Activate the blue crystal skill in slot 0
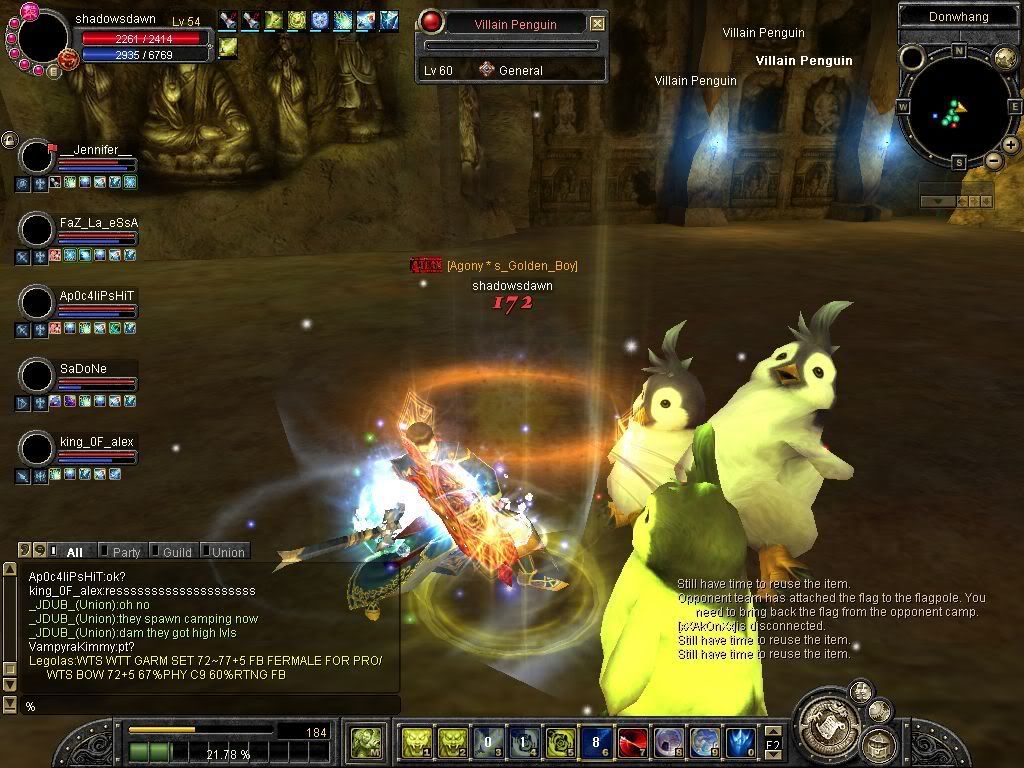 (740, 742)
